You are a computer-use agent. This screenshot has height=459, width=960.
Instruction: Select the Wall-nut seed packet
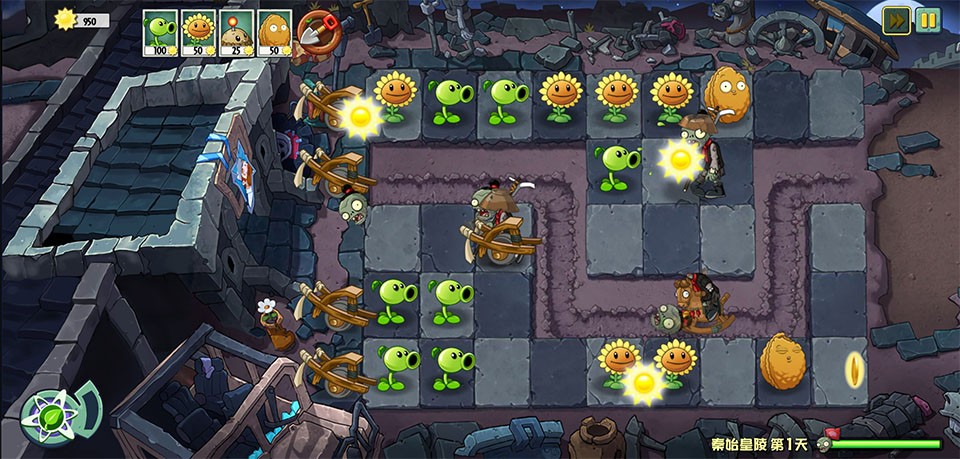[x=274, y=33]
